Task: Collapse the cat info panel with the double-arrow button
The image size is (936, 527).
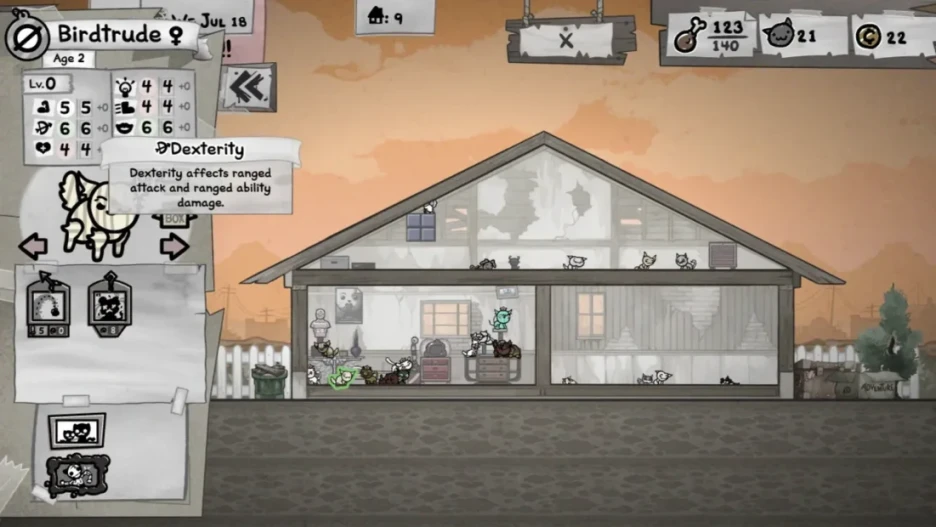Action: pyautogui.click(x=245, y=88)
